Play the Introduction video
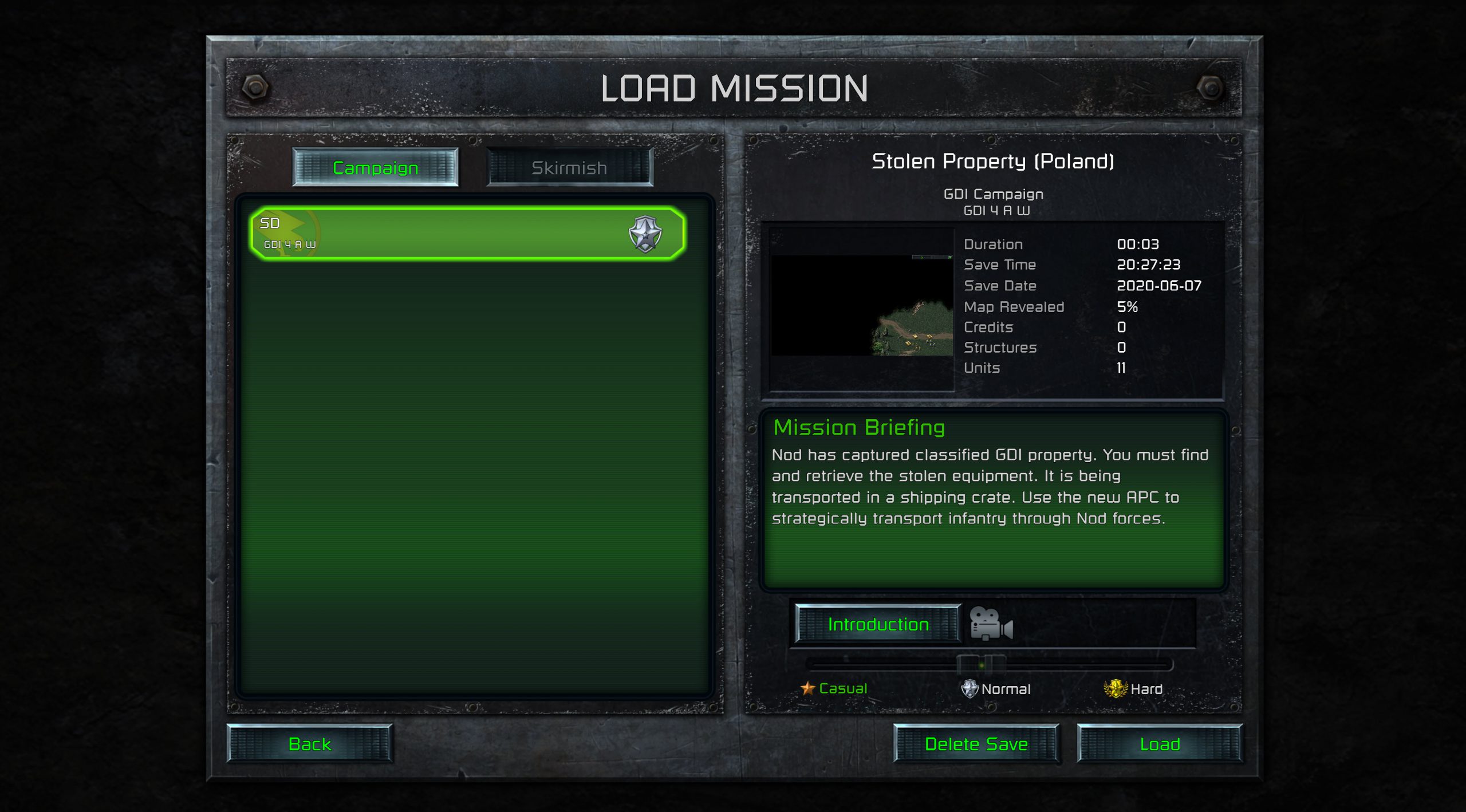The image size is (1466, 812). (878, 624)
